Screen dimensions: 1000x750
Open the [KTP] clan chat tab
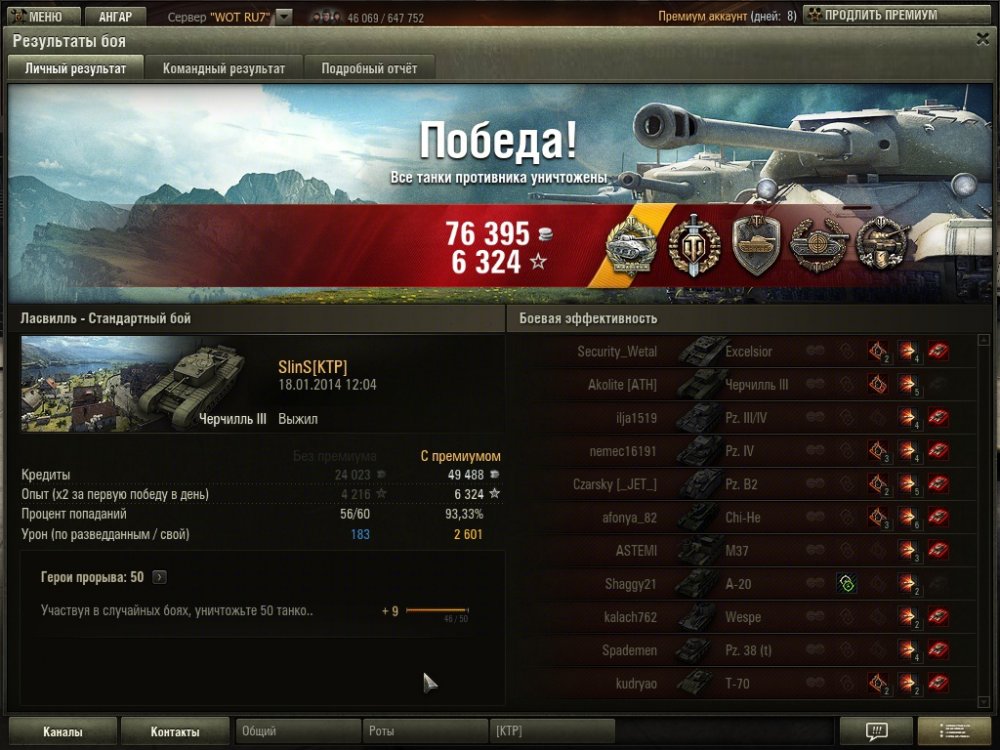(x=551, y=731)
